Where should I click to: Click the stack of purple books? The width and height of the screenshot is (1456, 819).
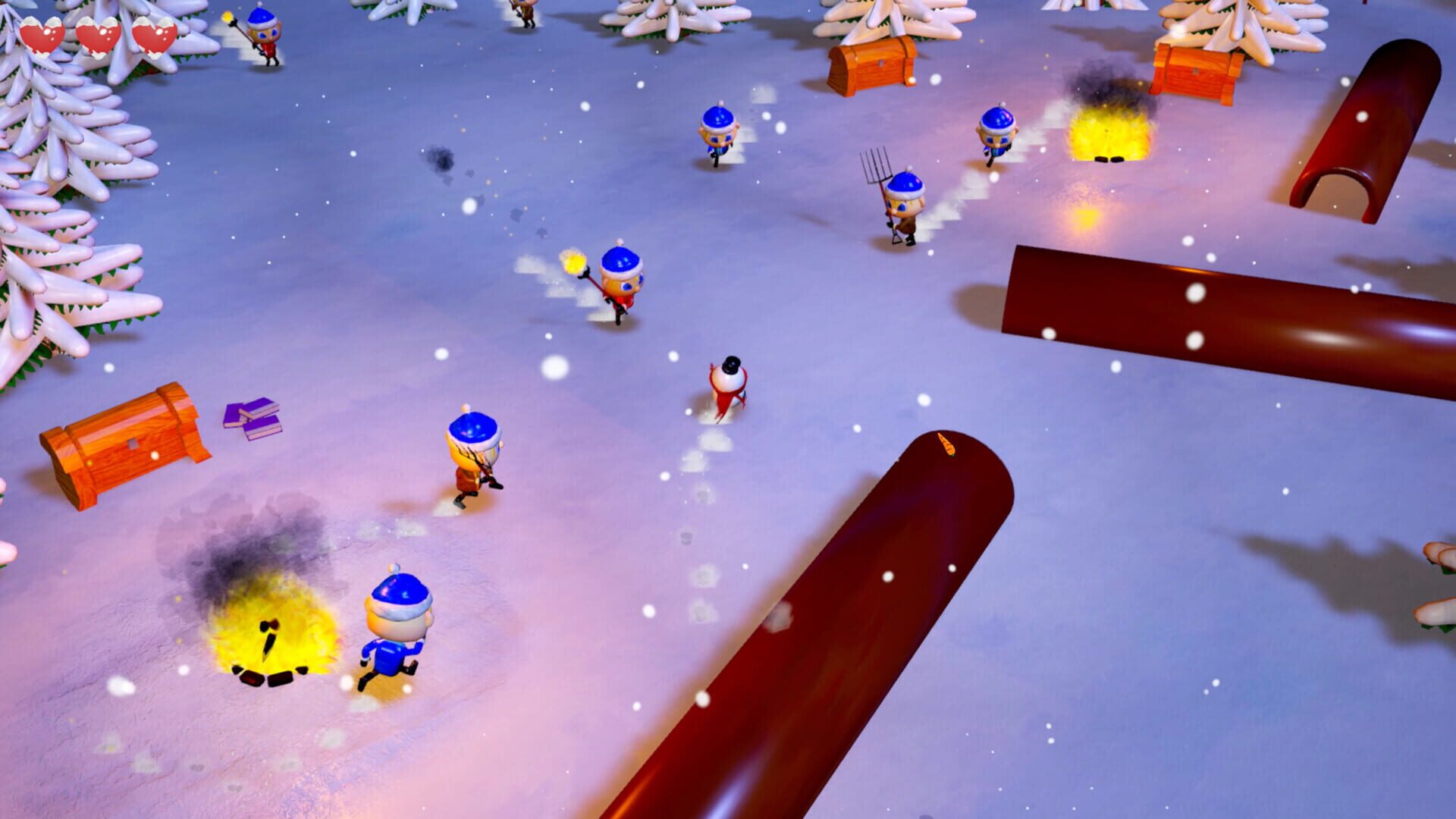click(x=250, y=417)
